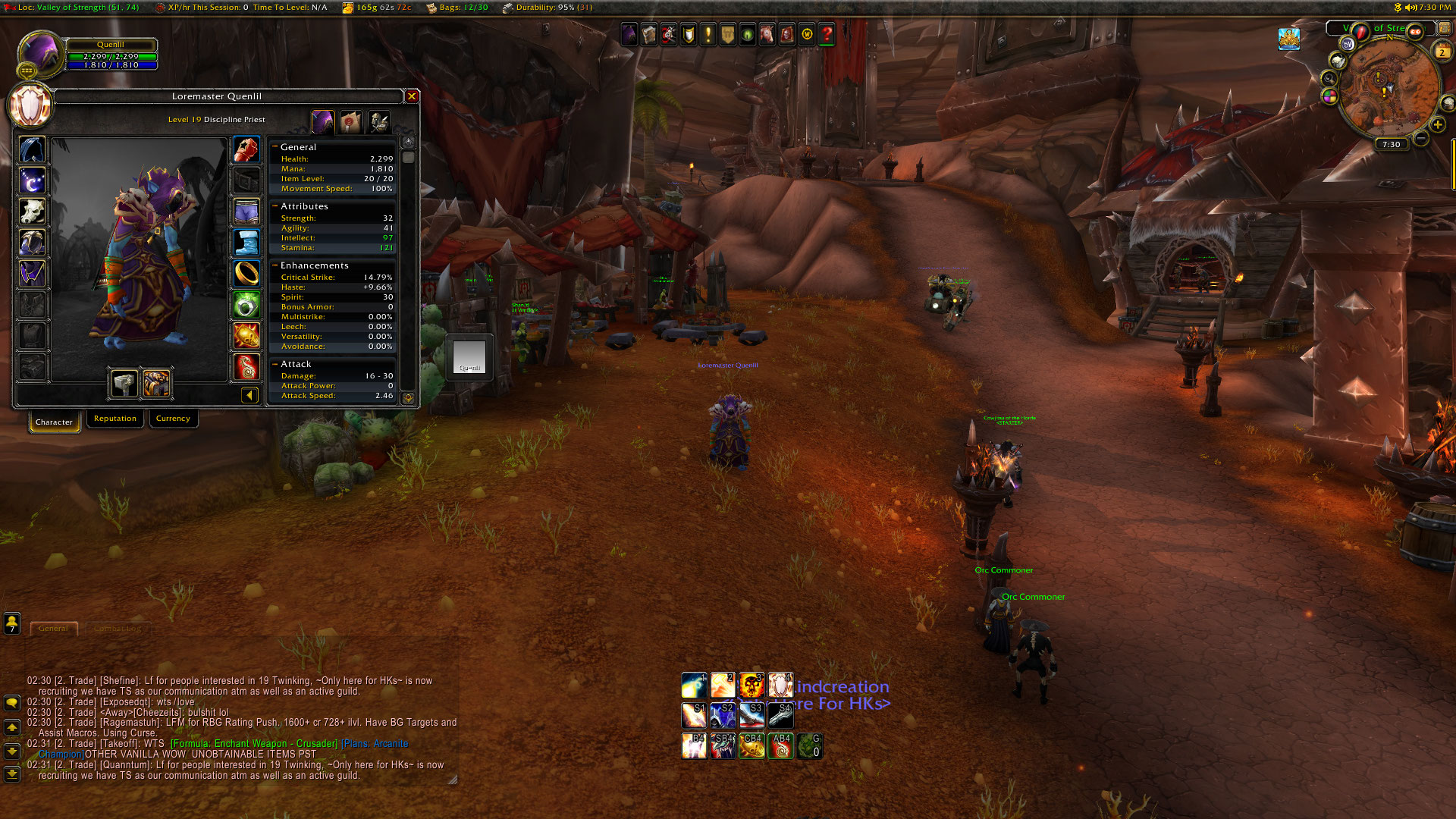Activate the flaming skull ability
1456x819 pixels.
pyautogui.click(x=752, y=686)
